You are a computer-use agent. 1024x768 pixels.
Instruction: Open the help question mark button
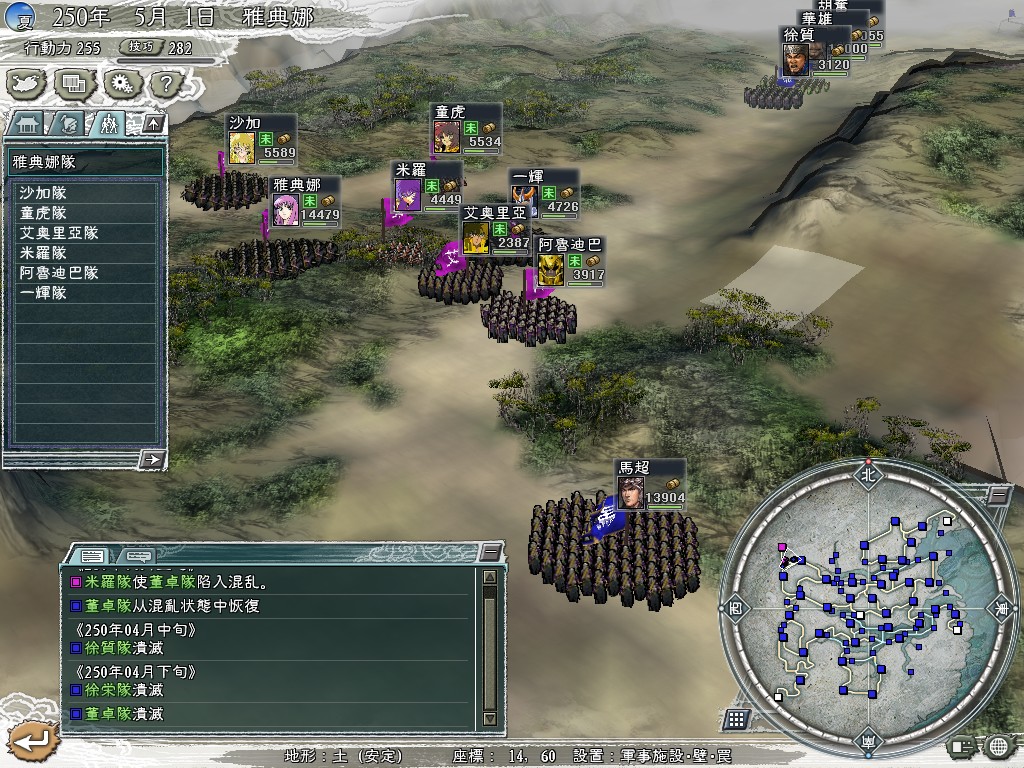[x=166, y=84]
